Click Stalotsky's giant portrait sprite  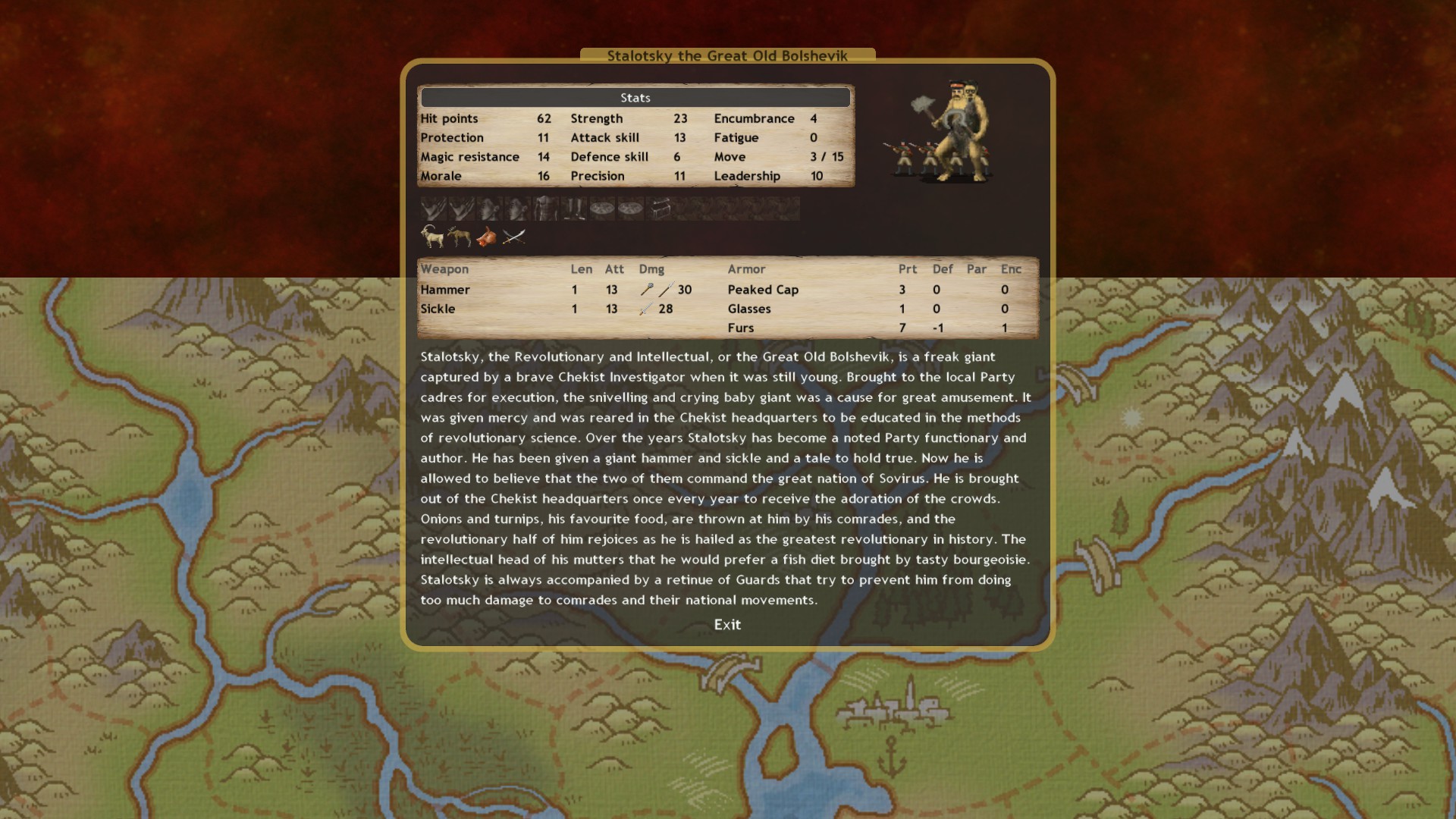click(959, 129)
